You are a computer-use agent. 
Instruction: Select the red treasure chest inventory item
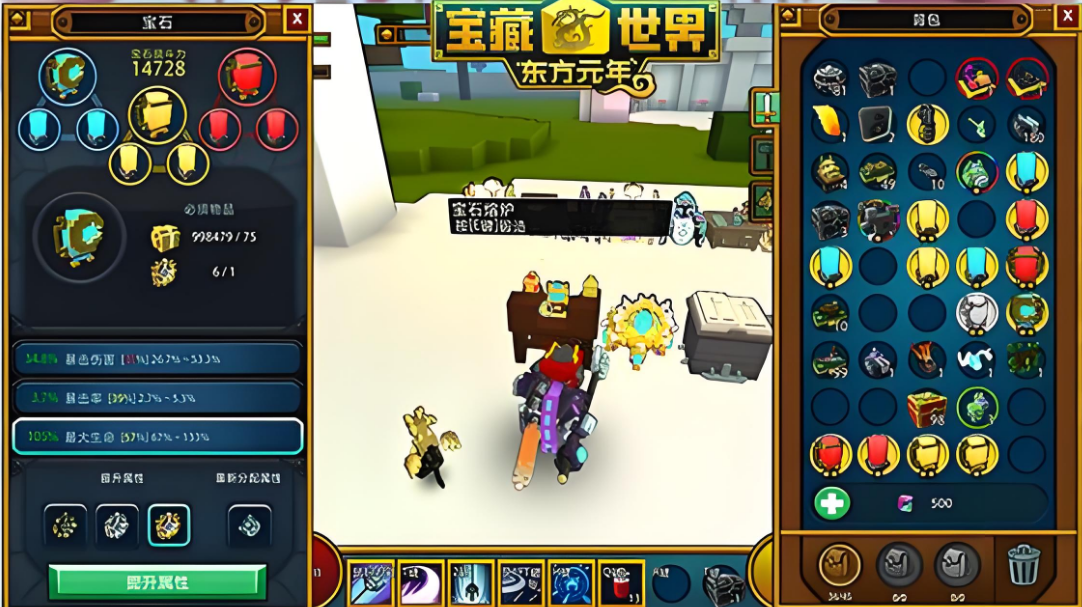927,408
